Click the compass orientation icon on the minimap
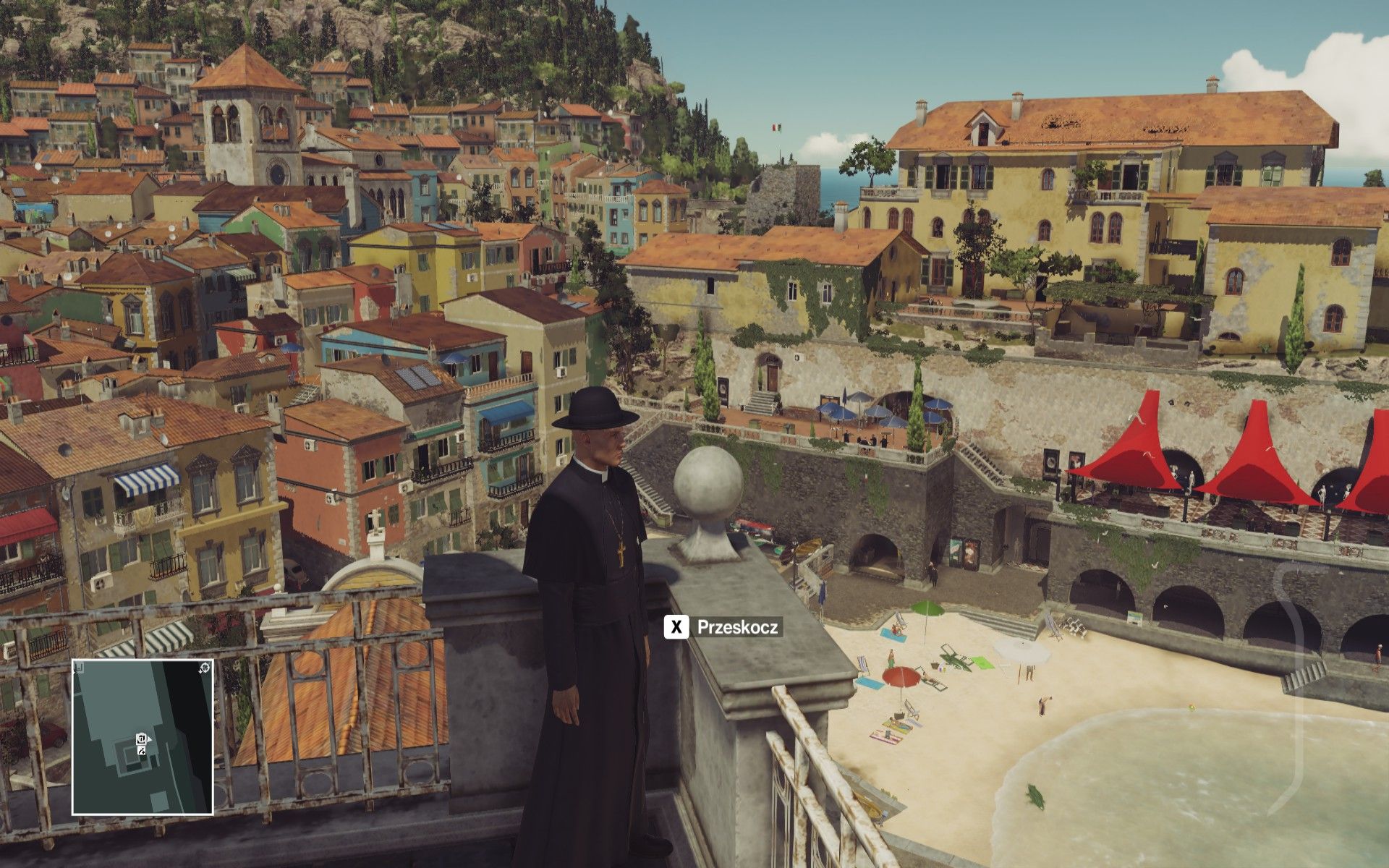Screen dimensions: 1389x868 pyautogui.click(x=204, y=666)
